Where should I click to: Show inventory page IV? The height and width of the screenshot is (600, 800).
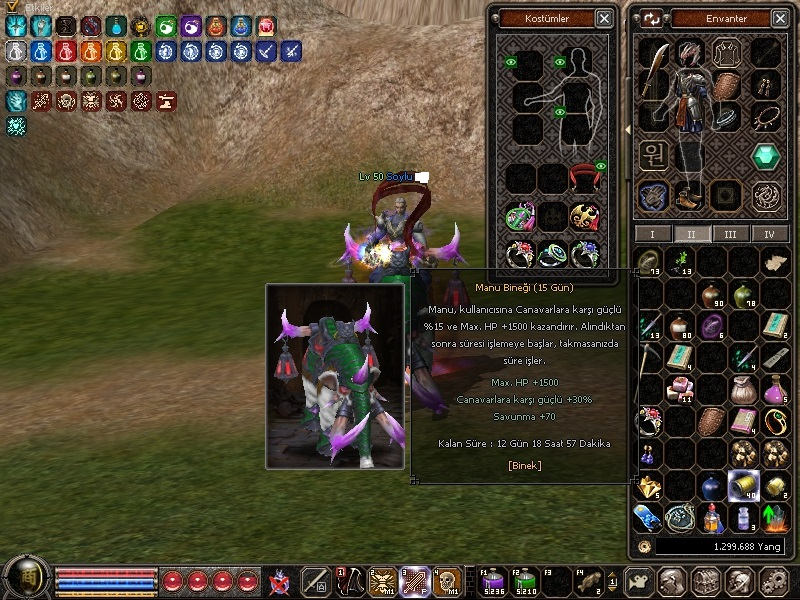tap(769, 234)
